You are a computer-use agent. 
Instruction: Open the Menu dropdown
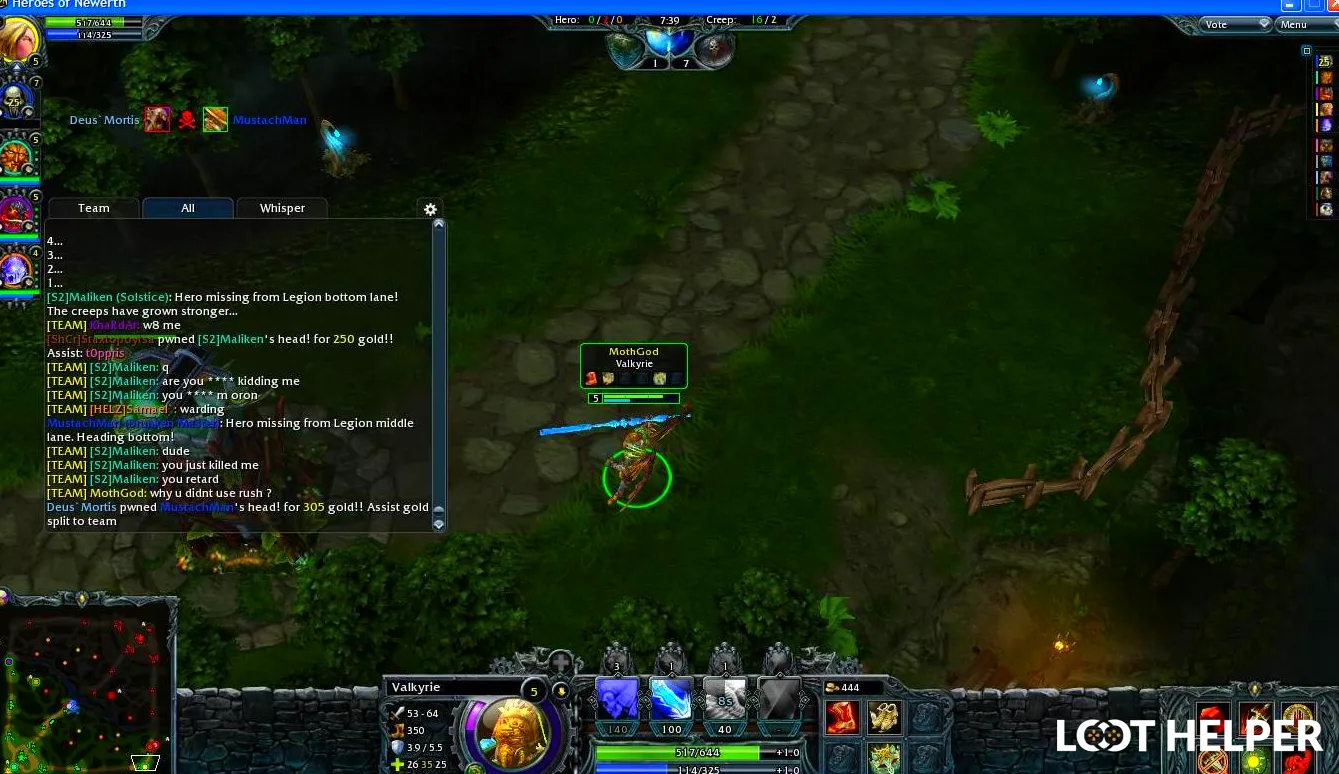tap(1293, 24)
